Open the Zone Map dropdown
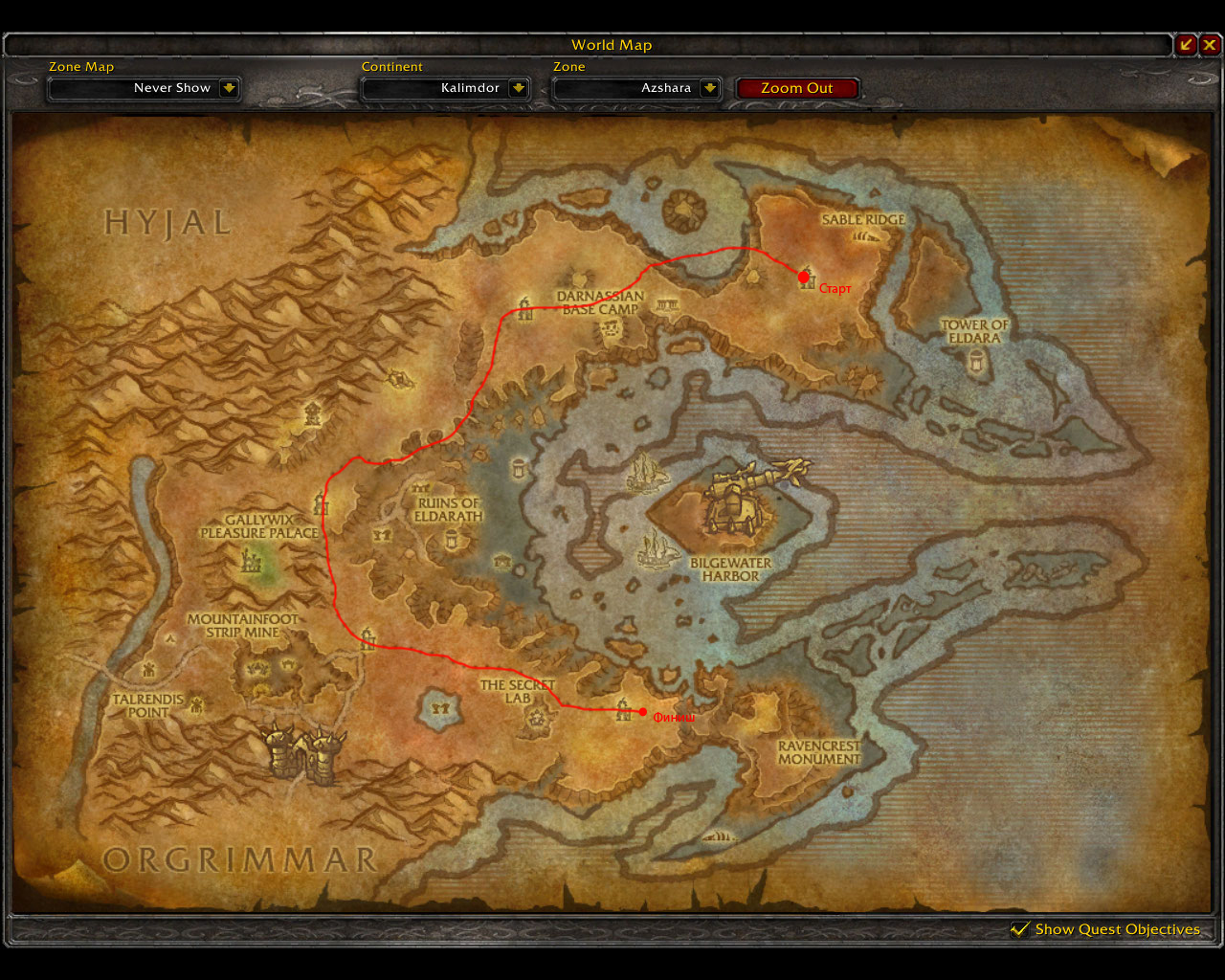Image resolution: width=1225 pixels, height=980 pixels. pos(229,88)
